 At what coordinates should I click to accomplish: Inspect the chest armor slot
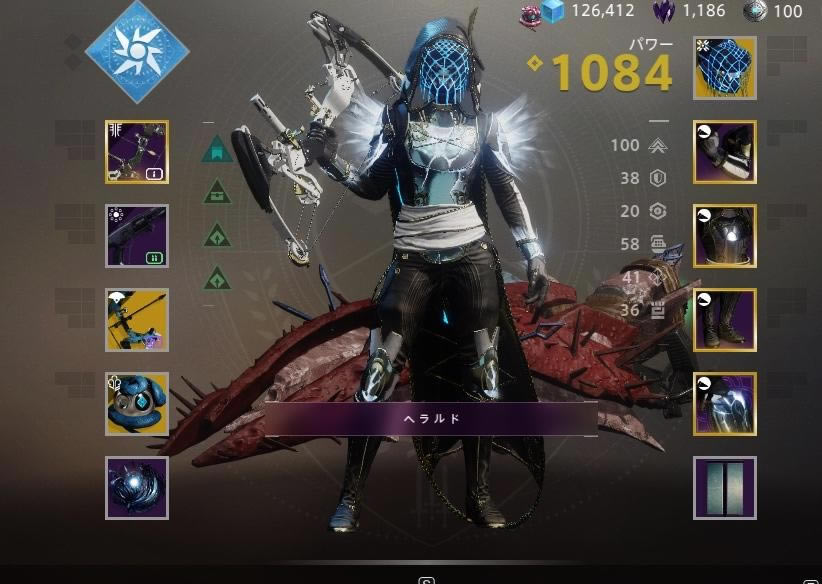(725, 236)
